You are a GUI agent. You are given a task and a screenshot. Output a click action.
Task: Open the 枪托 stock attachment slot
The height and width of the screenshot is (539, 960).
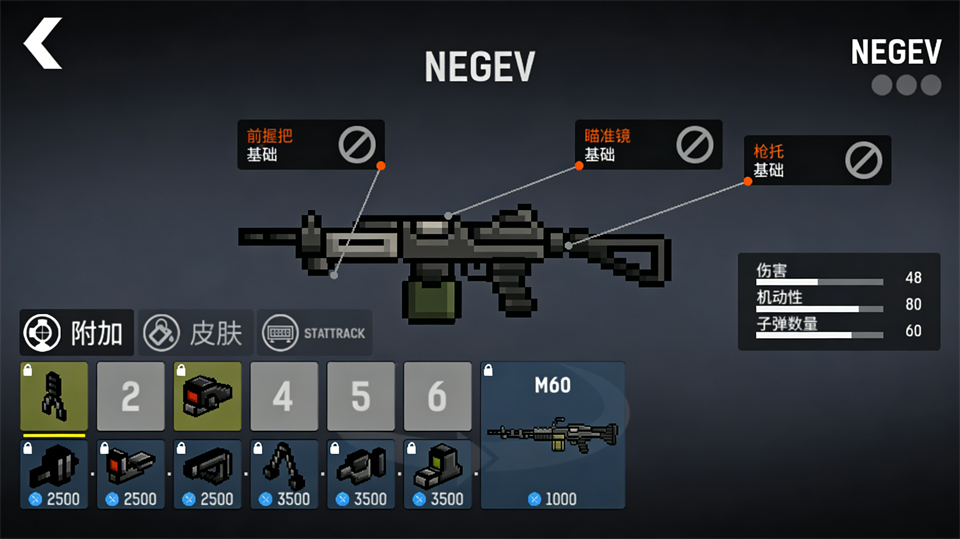(816, 160)
